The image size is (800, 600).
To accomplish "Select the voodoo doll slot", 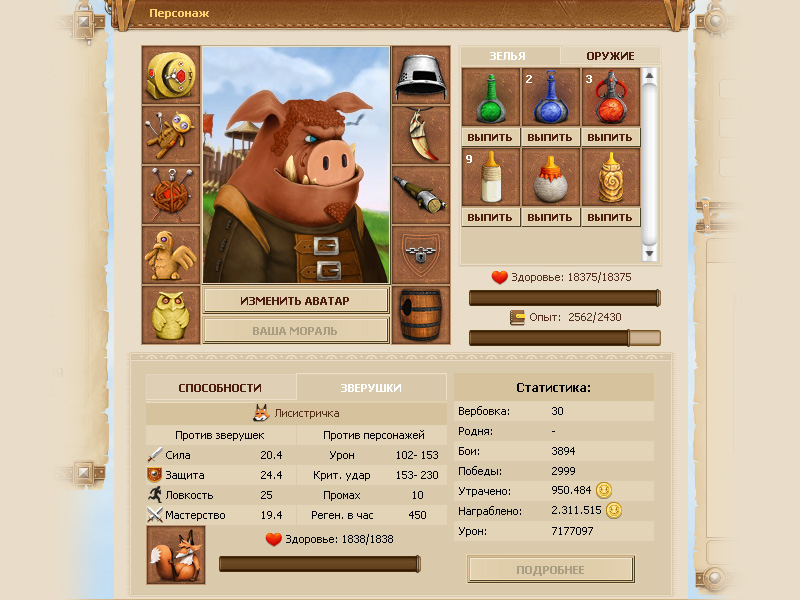I will 171,135.
